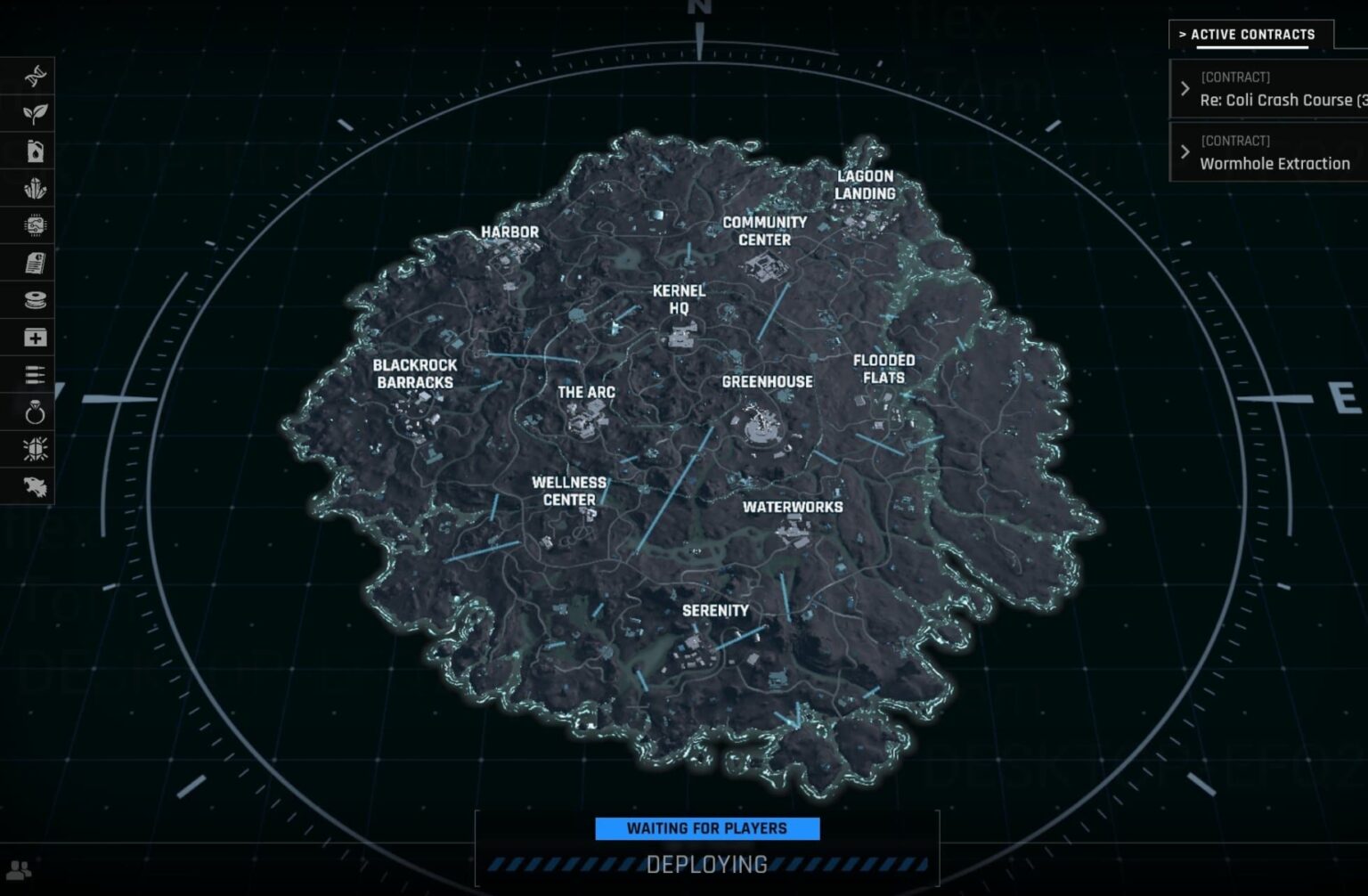Screen dimensions: 1368x896
Task: Click the fuel canister icon
Action: (33, 151)
